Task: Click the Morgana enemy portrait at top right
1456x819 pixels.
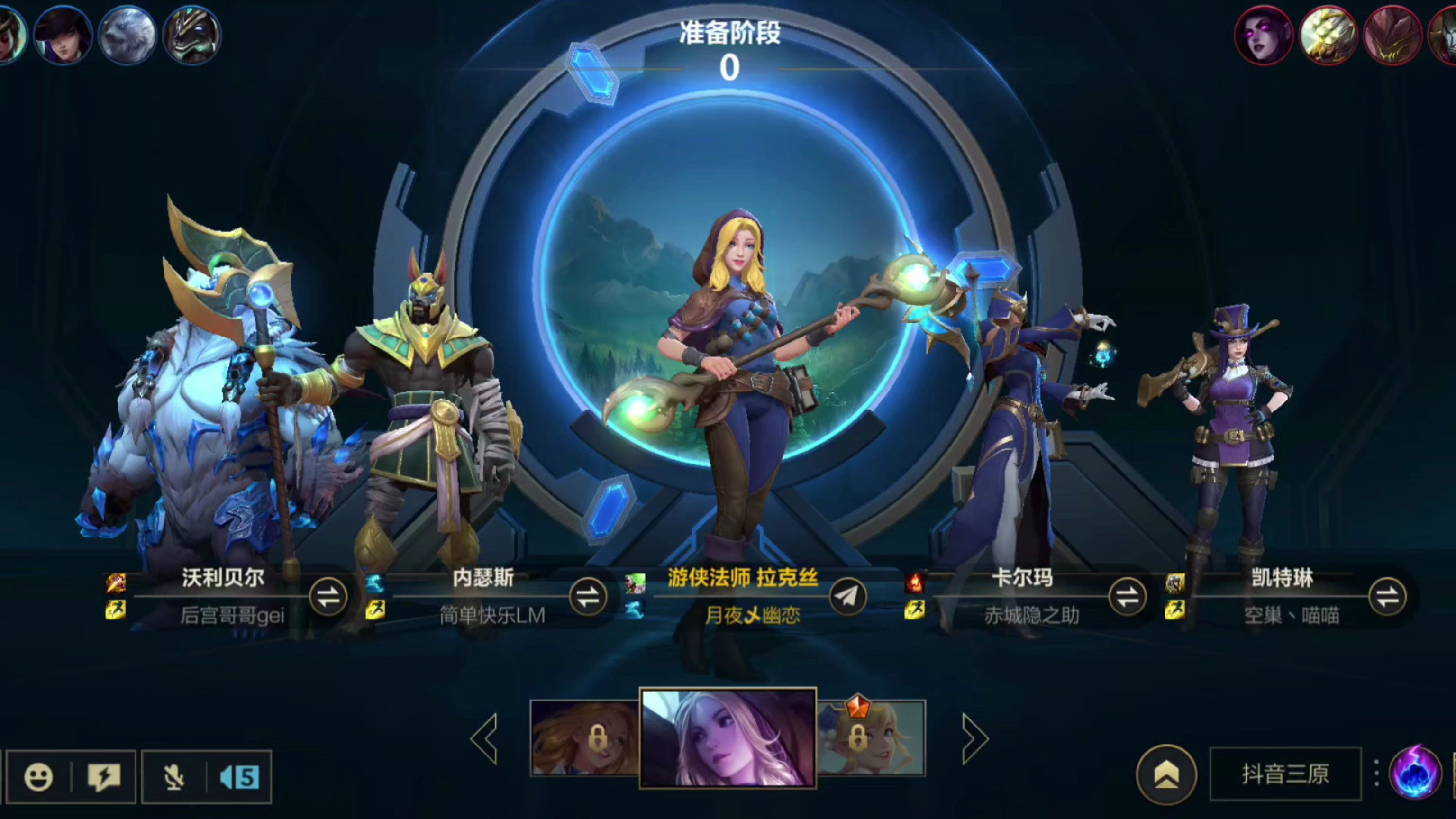Action: 1265,35
